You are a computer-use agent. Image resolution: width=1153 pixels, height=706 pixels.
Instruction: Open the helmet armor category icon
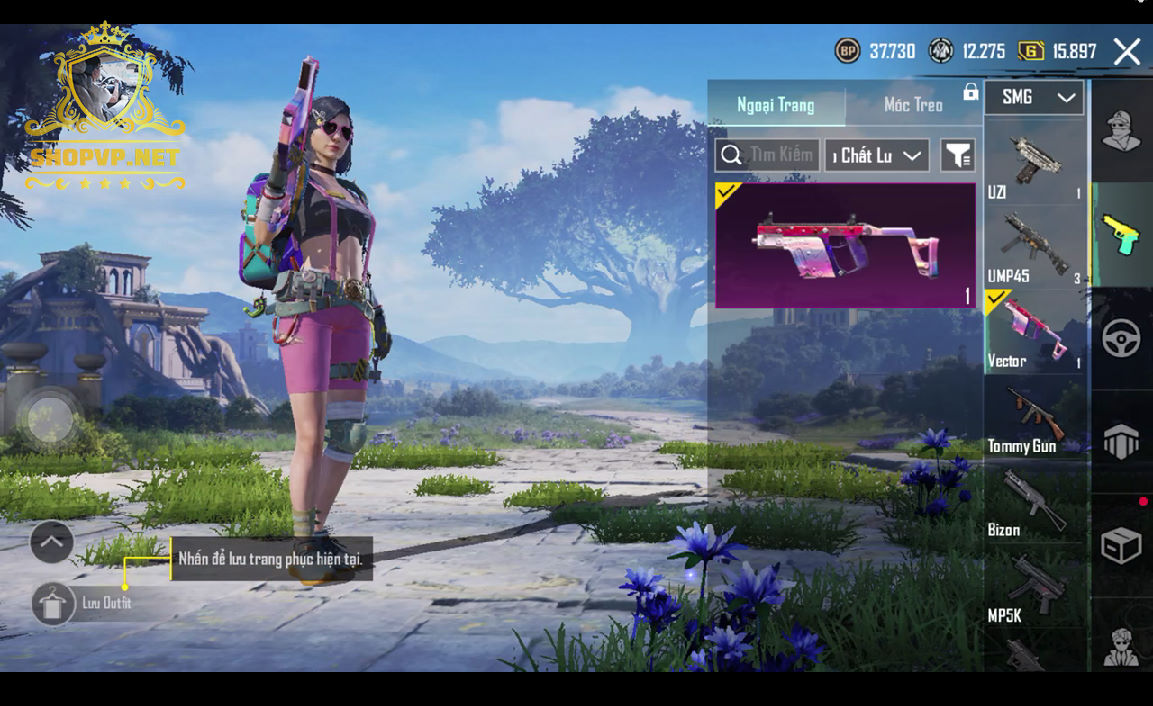pos(1121,442)
